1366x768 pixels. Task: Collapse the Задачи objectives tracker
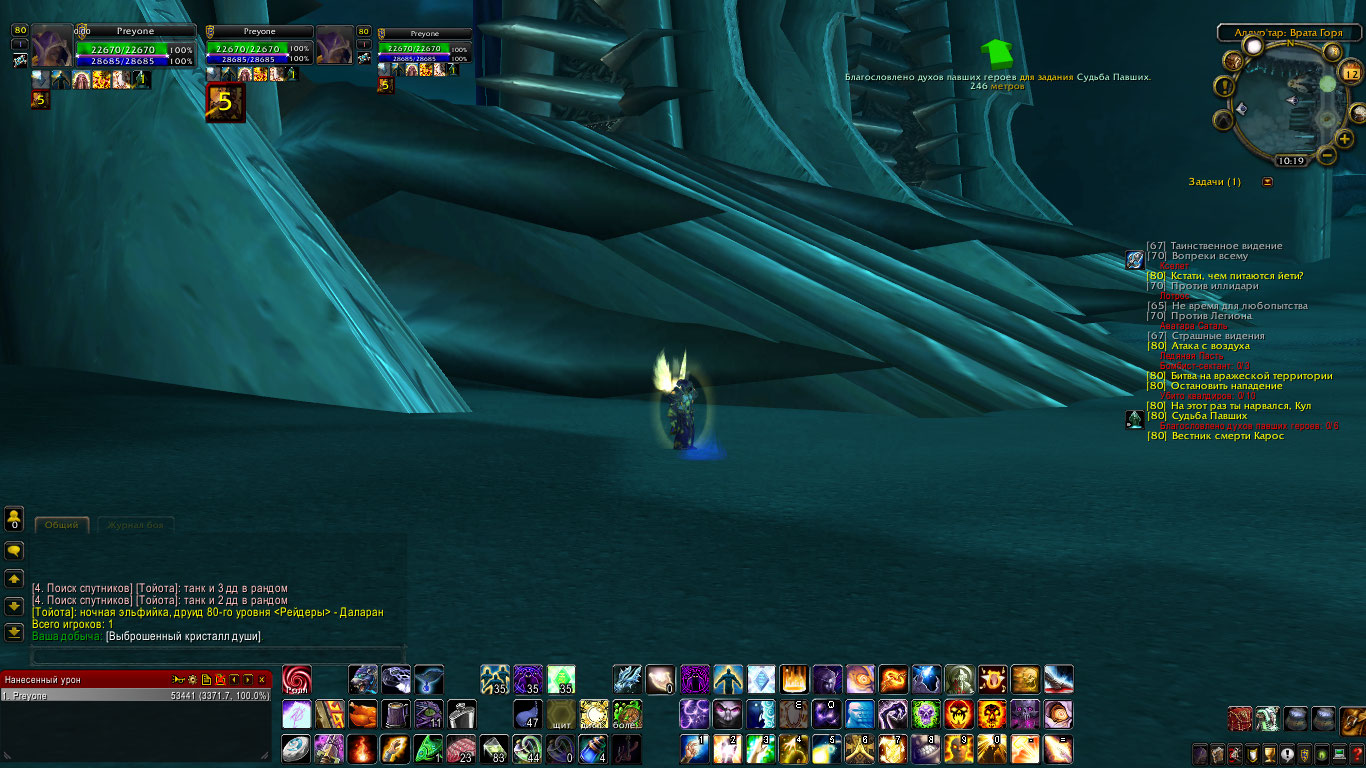[x=1268, y=182]
